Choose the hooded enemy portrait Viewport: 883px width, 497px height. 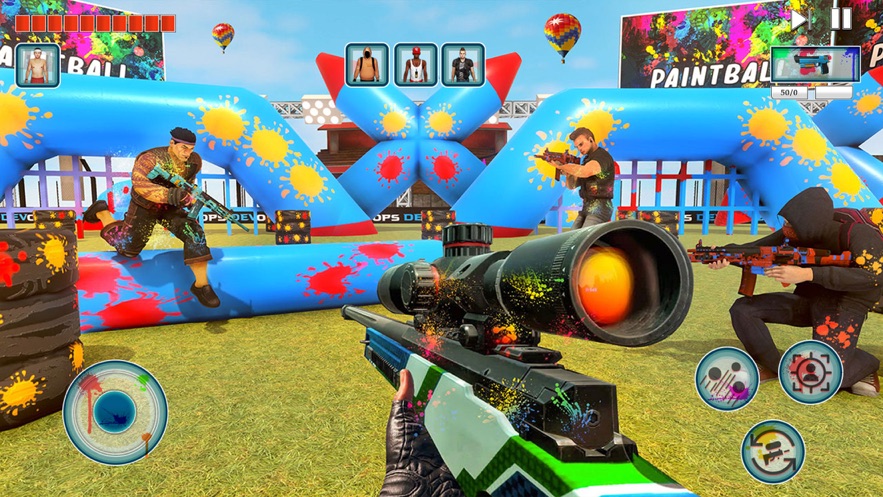tap(367, 65)
